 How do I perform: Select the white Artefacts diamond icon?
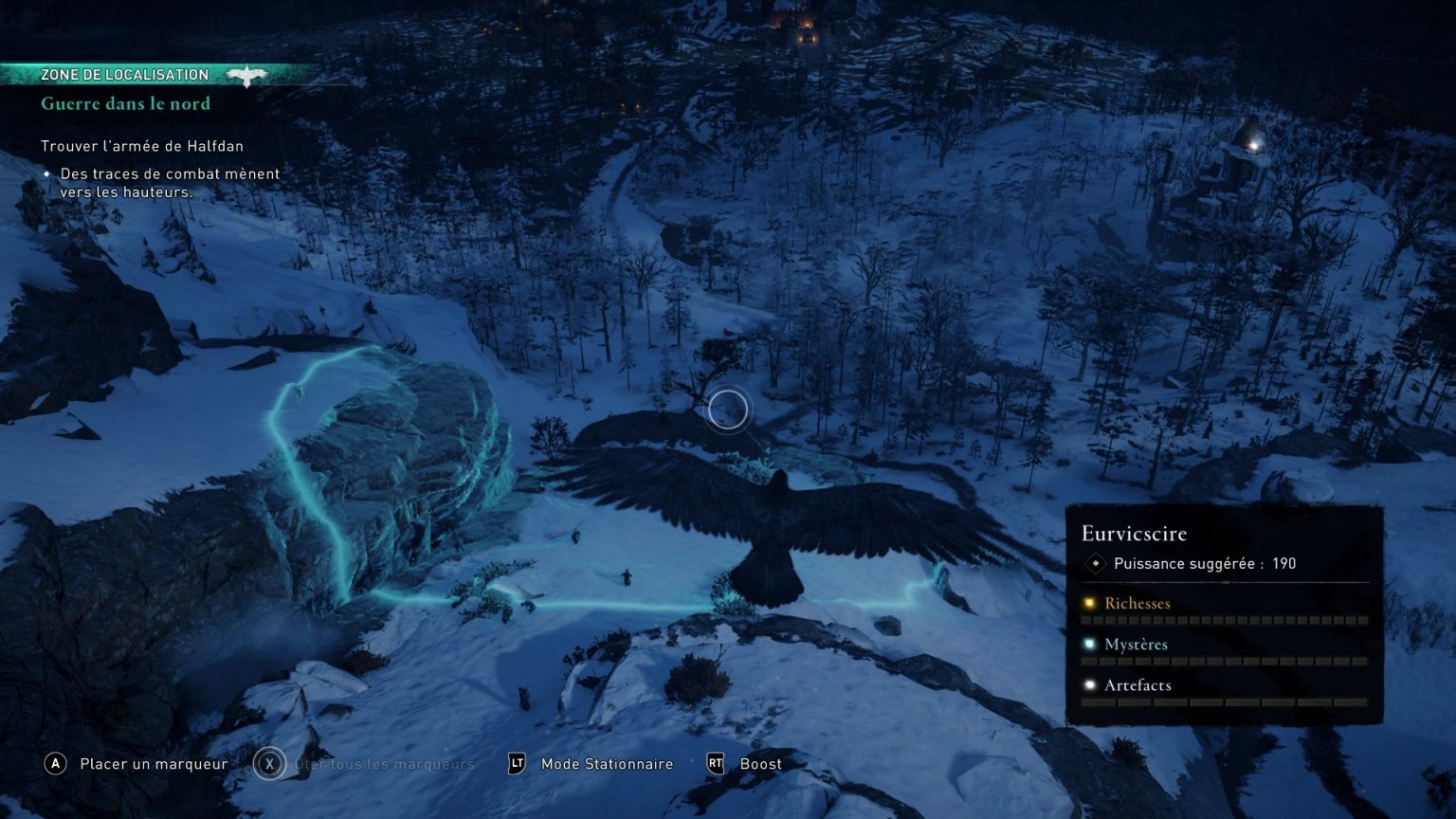[x=1091, y=684]
